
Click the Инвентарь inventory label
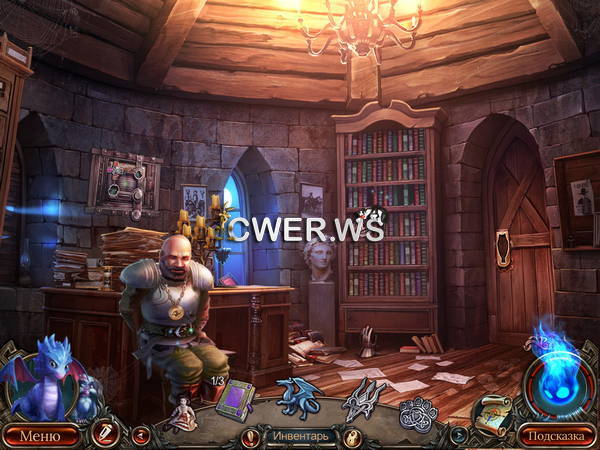point(298,436)
